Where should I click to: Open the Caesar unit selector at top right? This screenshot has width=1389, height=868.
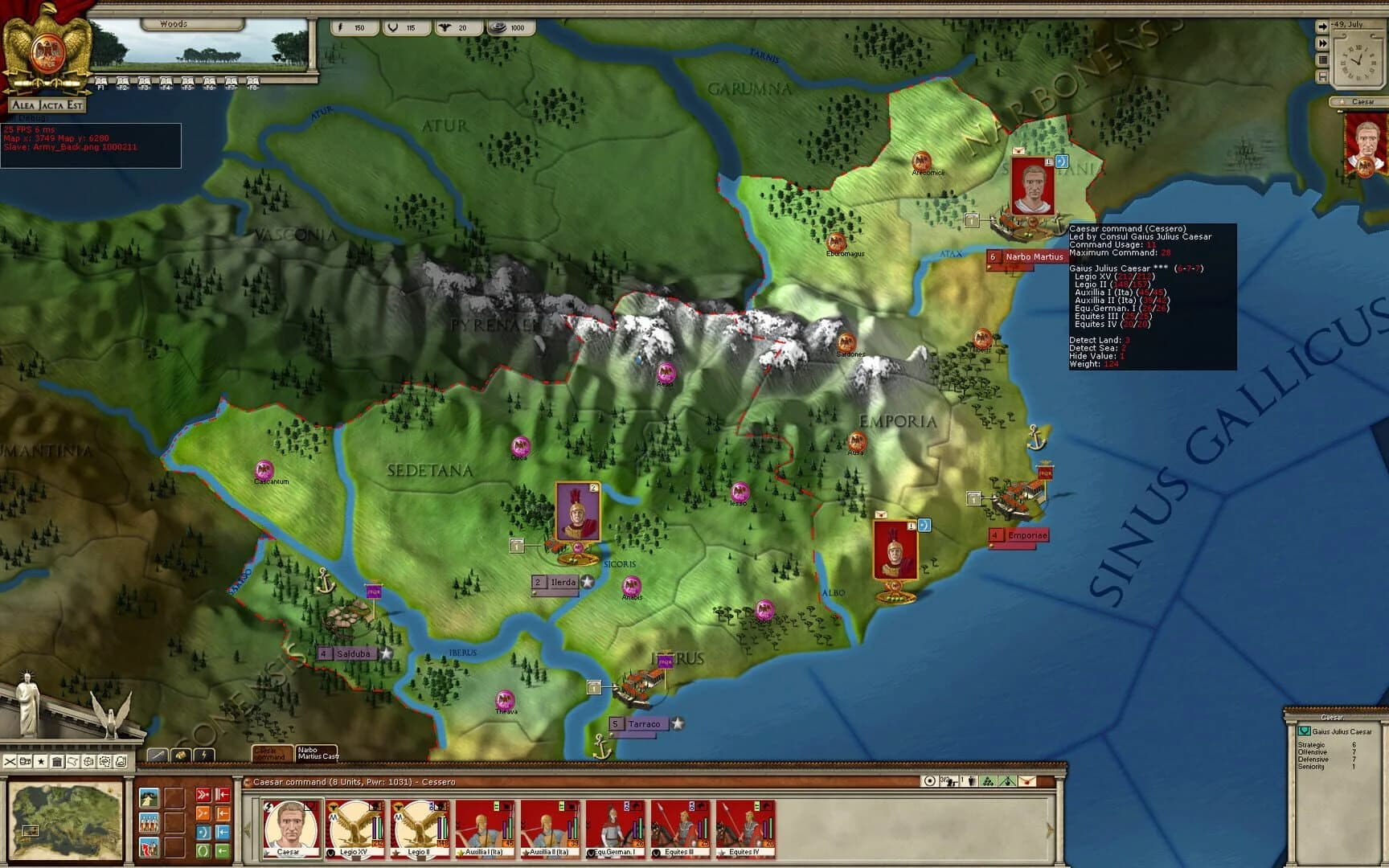click(1361, 100)
